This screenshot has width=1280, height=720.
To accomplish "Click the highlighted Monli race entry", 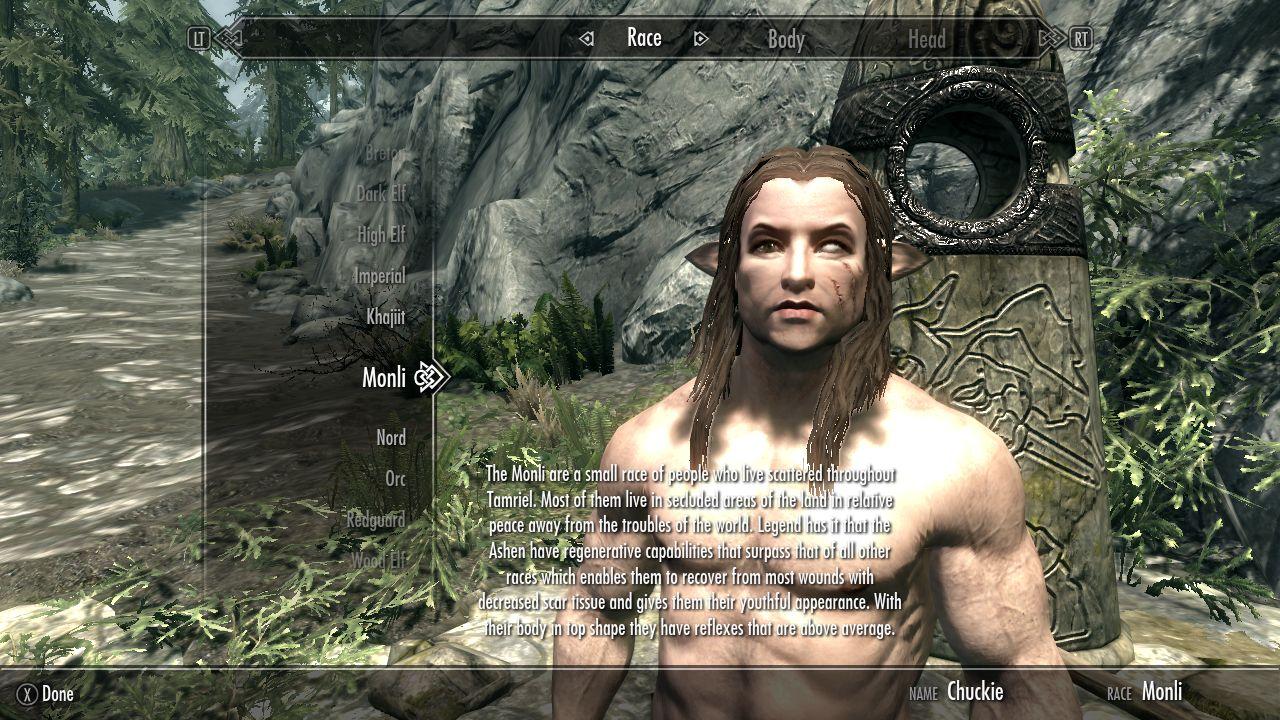I will 384,377.
